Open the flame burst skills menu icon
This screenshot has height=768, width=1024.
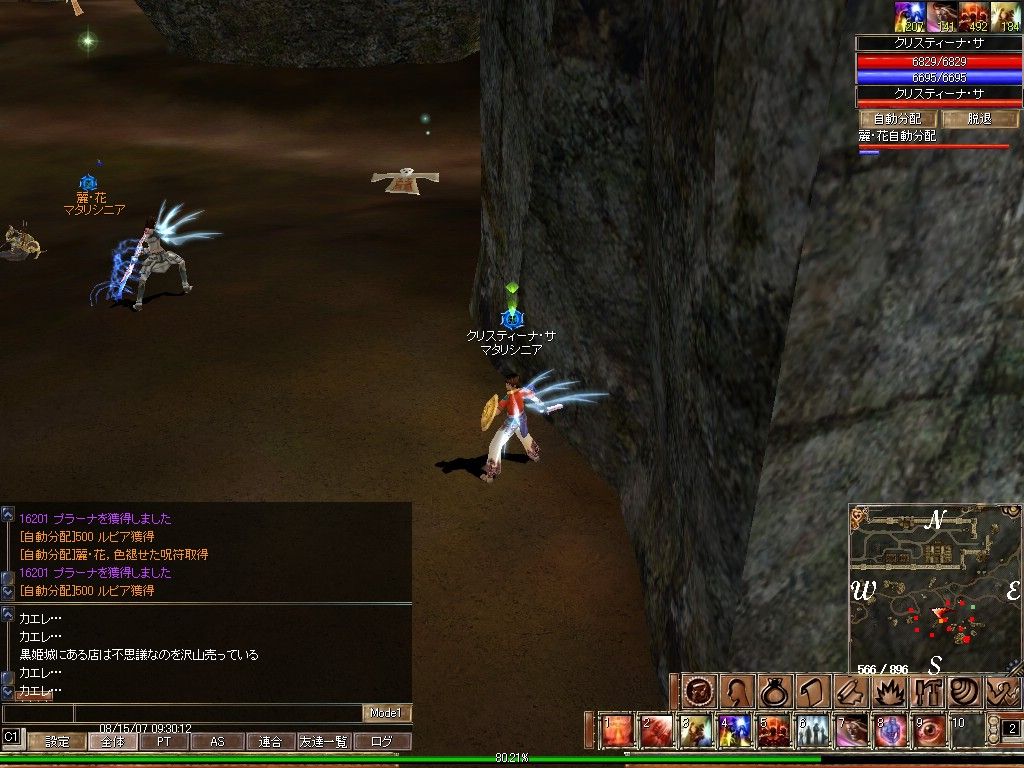[889, 691]
